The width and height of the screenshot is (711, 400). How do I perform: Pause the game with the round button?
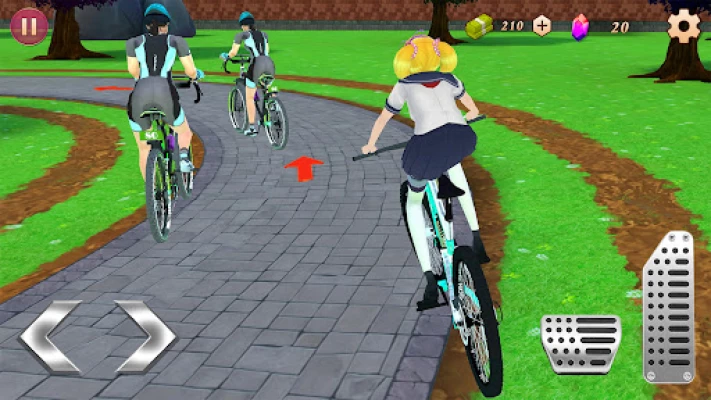(x=29, y=25)
